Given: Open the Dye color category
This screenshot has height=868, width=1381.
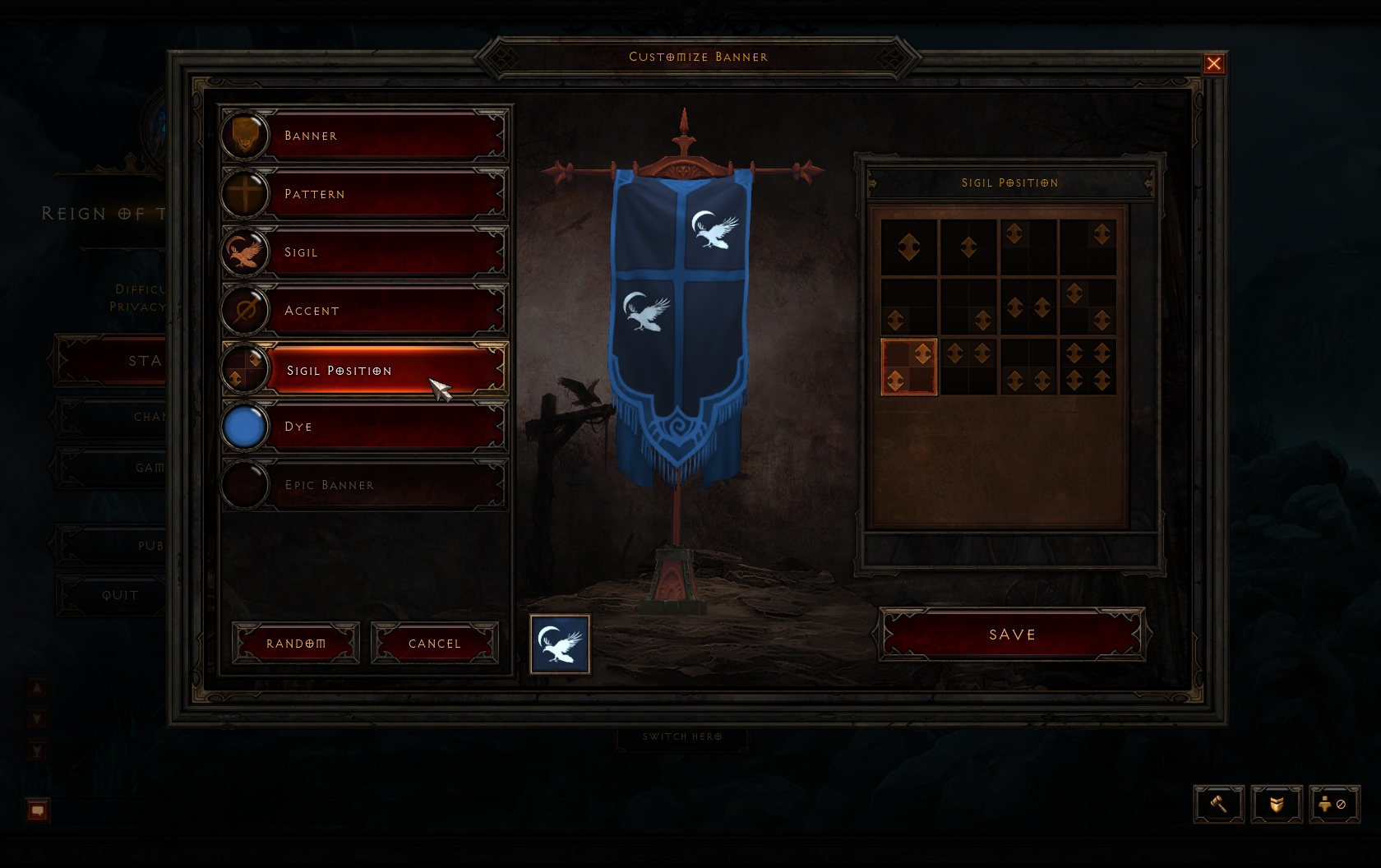Looking at the screenshot, I should 363,427.
